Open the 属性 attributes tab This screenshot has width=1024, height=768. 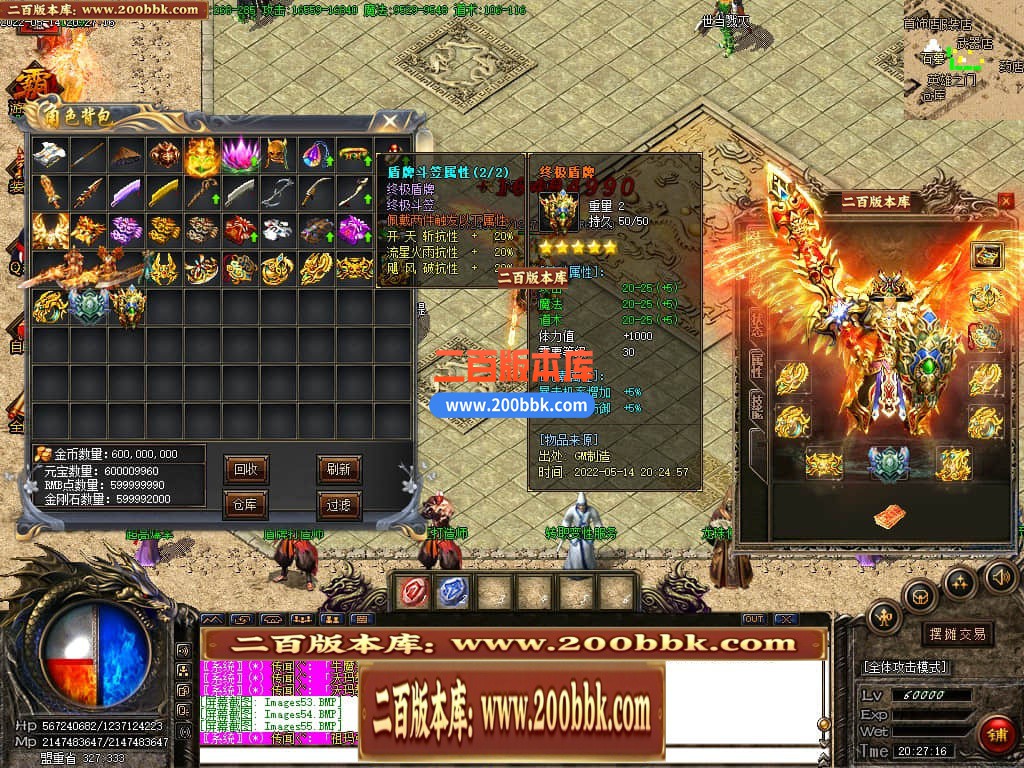[x=757, y=362]
